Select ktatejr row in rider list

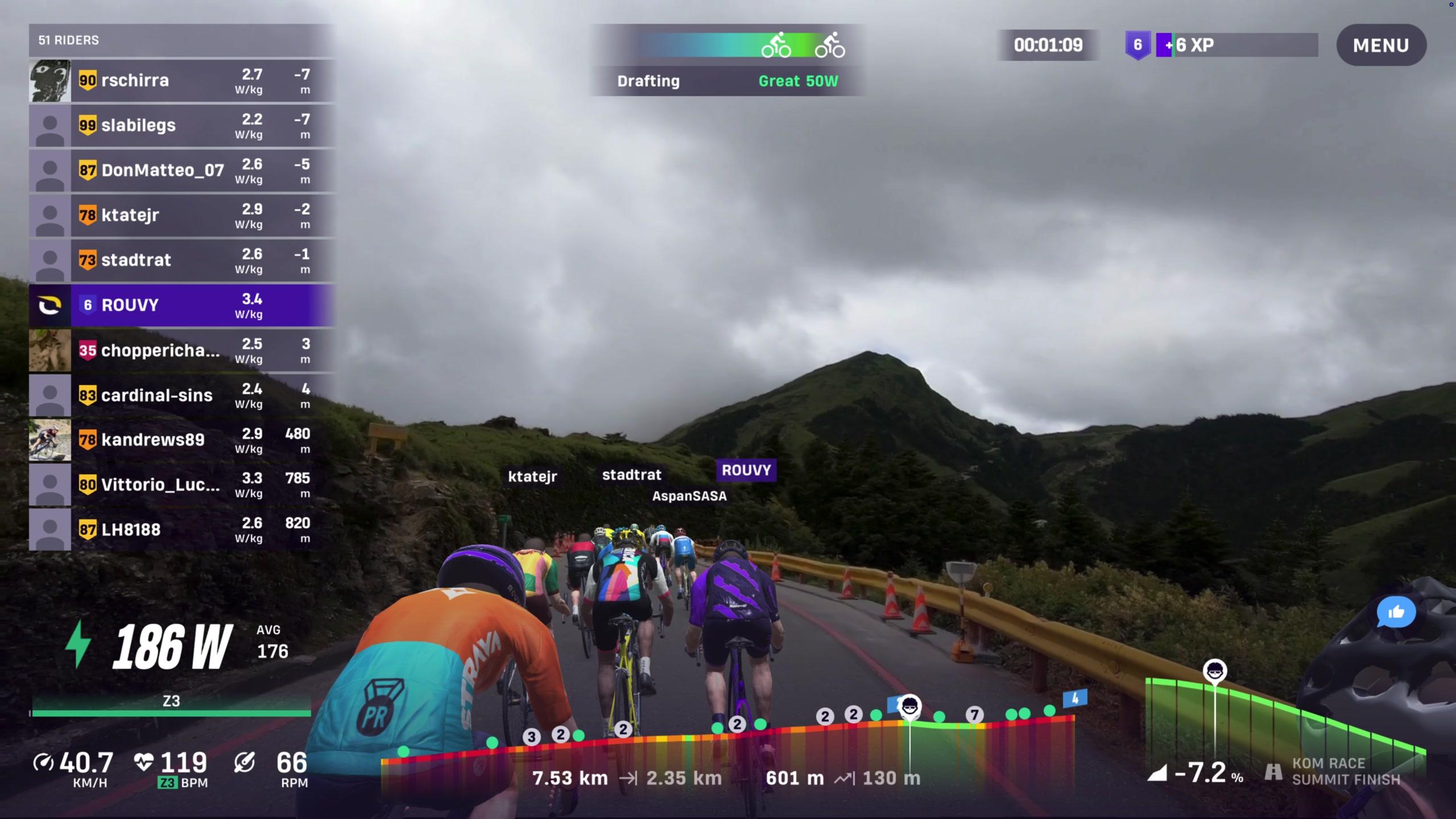pyautogui.click(x=182, y=216)
